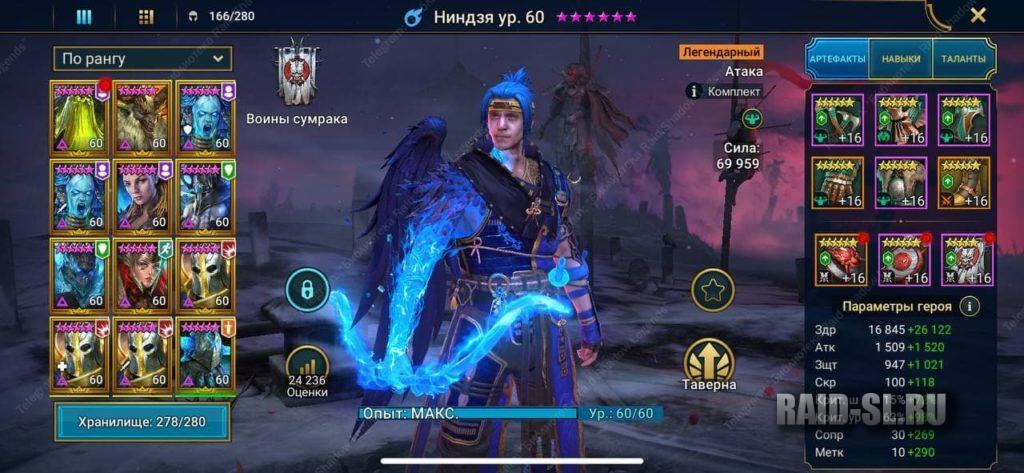Choose the yellow-cloaked champion portrait
This screenshot has height=473, width=1024.
[x=80, y=115]
